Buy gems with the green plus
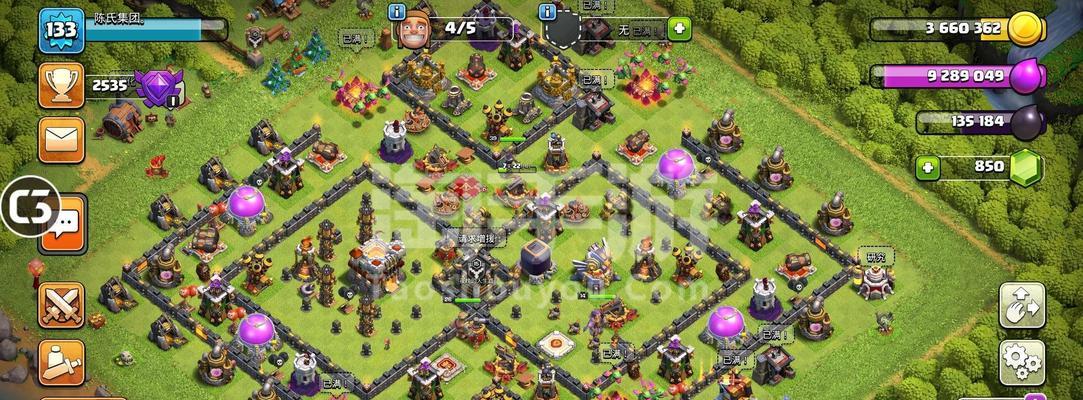The height and width of the screenshot is (400, 1083). coord(928,167)
